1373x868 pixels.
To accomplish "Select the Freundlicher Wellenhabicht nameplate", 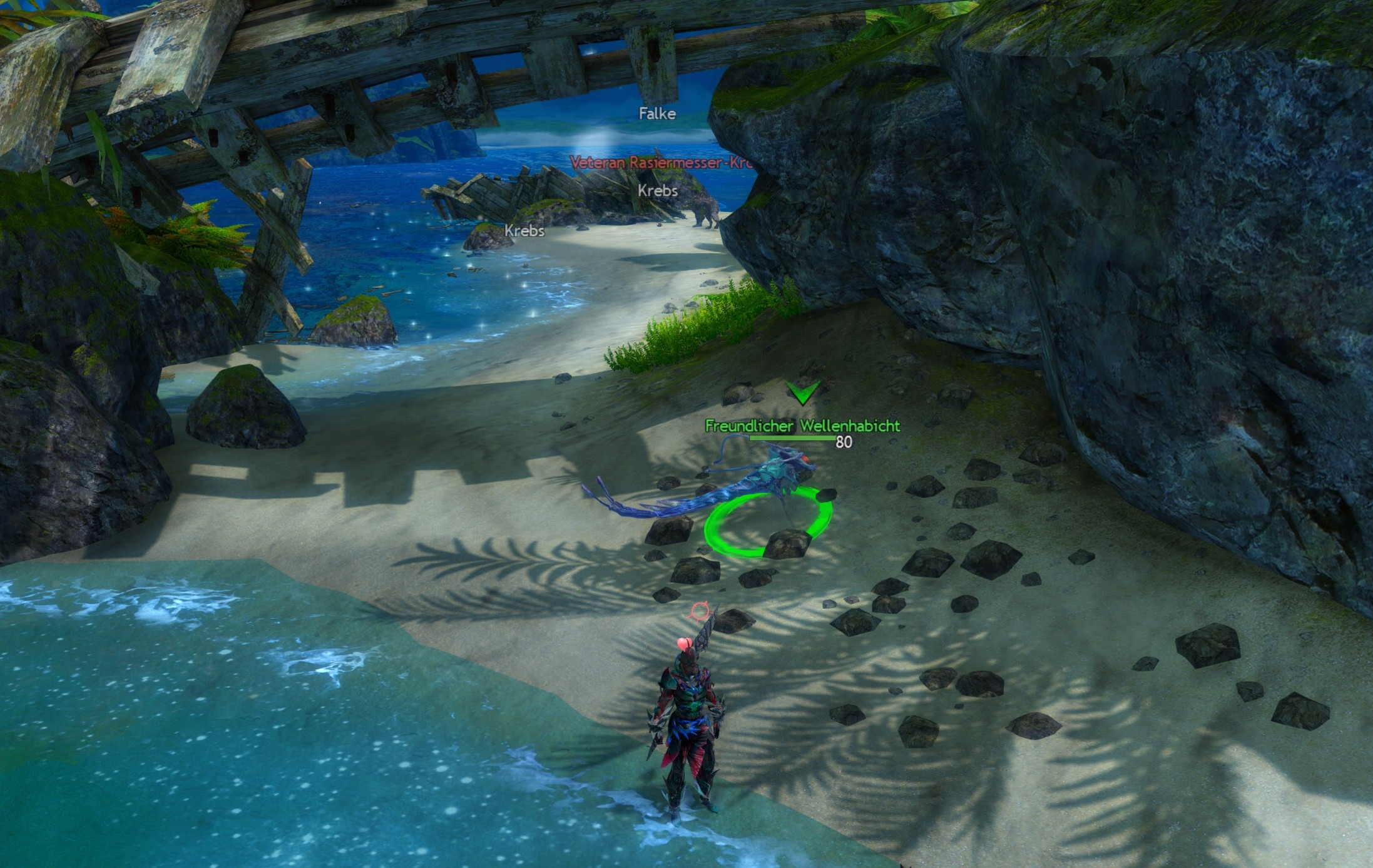I will [x=802, y=426].
